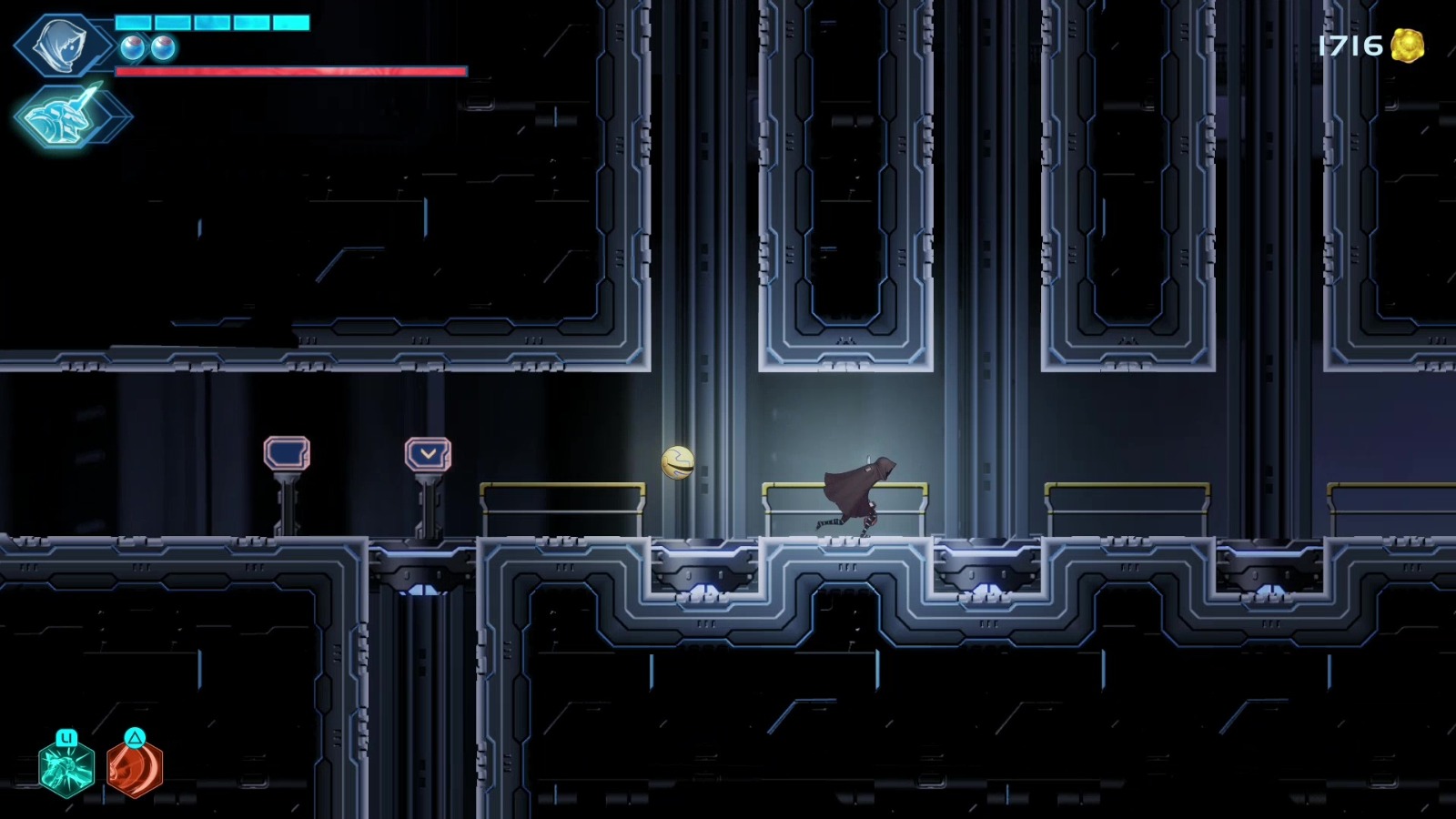This screenshot has width=1456, height=819.
Task: Select the L1 teal skill ability icon
Action: coord(66,772)
